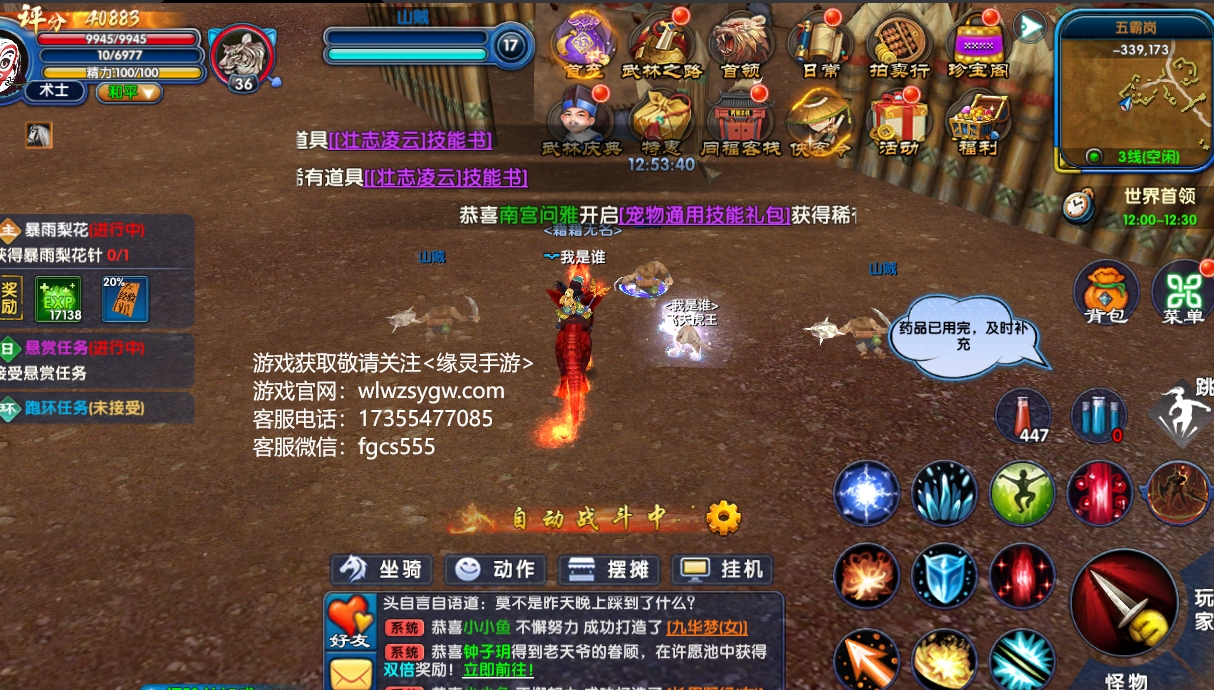Open the 坐骑 mount button
The height and width of the screenshot is (690, 1214).
[382, 570]
